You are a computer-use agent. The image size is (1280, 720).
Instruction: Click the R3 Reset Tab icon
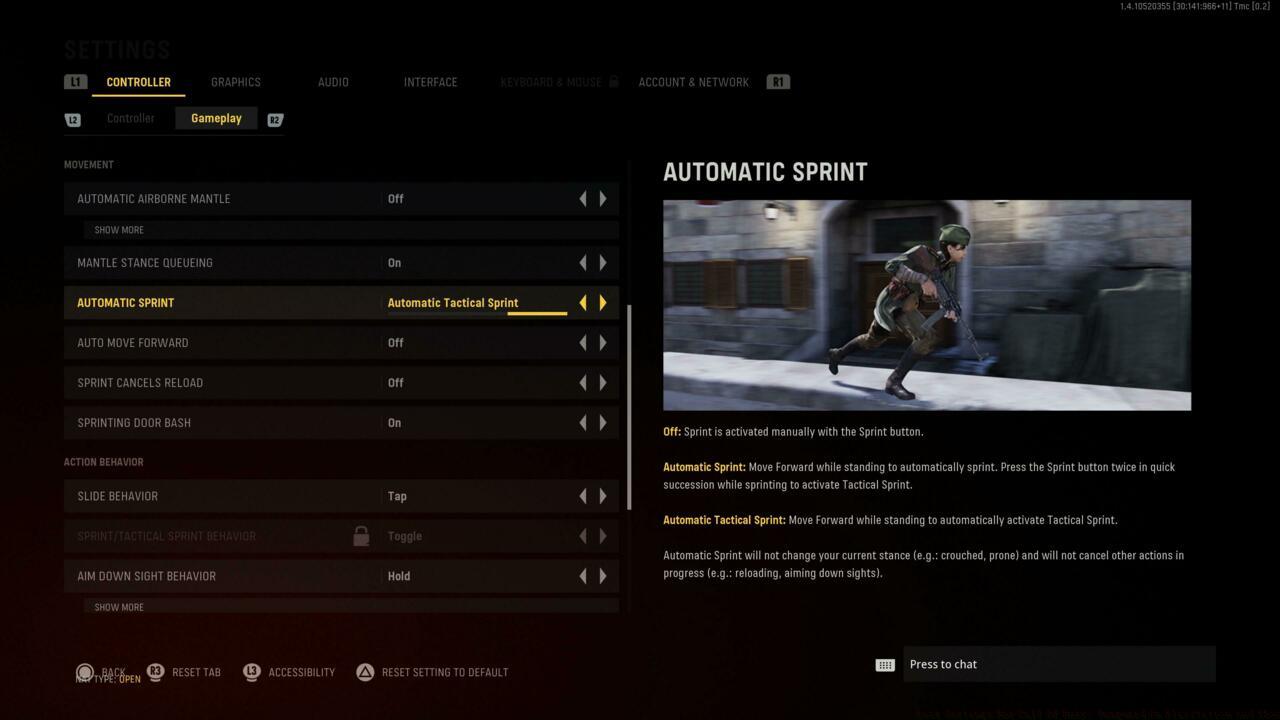click(156, 672)
